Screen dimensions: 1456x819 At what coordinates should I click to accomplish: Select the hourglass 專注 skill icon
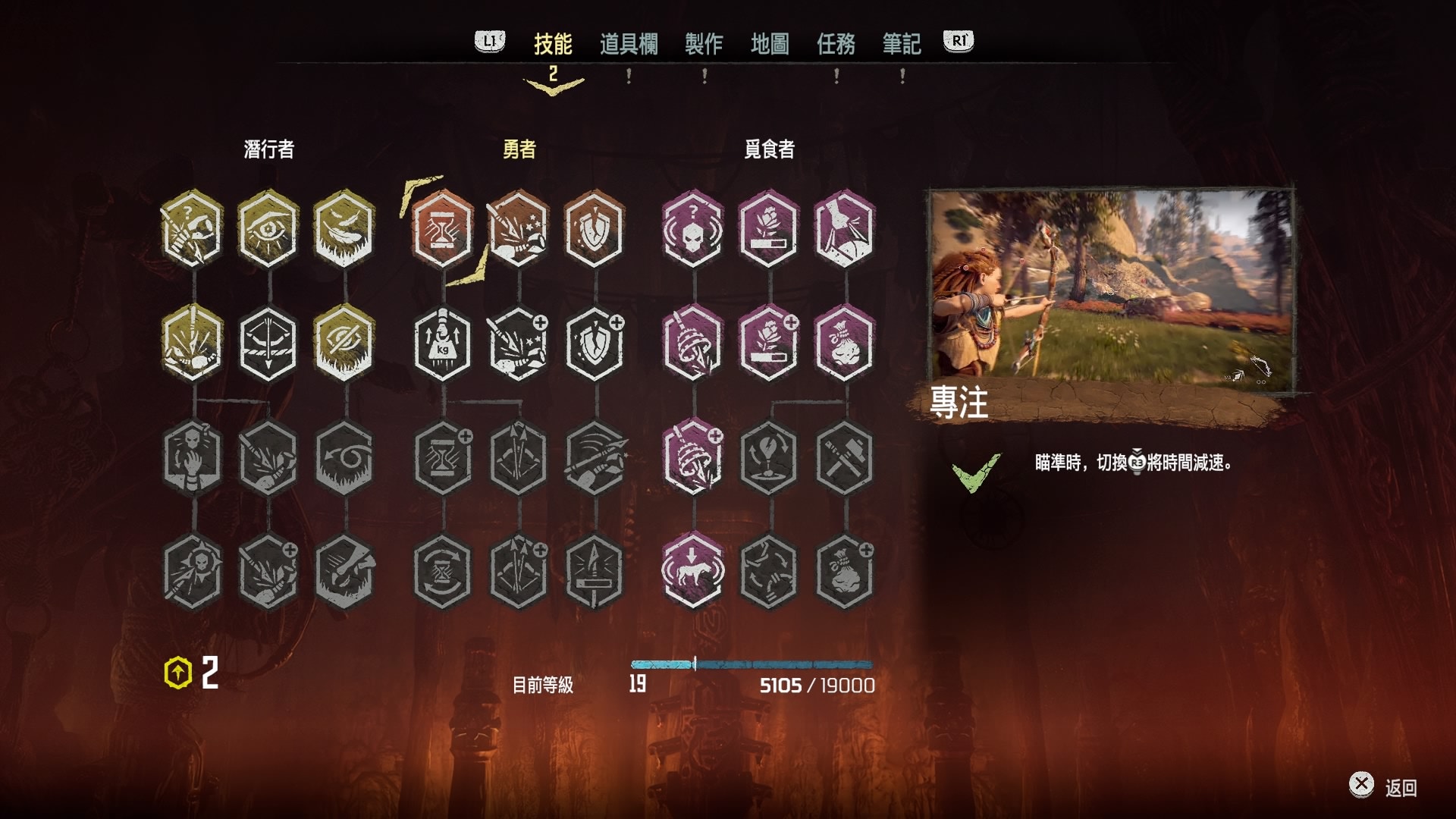[x=443, y=229]
